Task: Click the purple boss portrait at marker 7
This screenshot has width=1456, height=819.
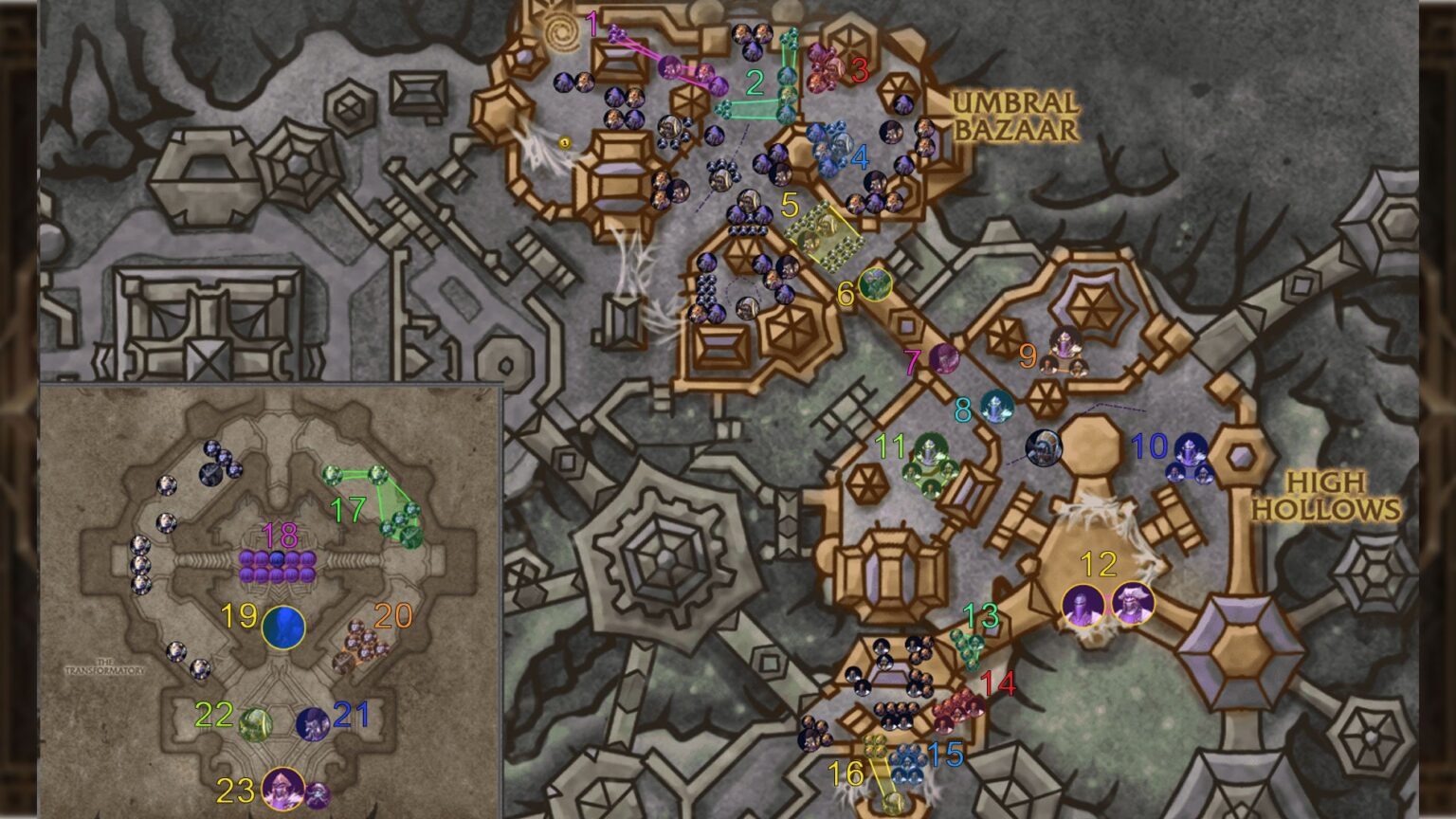Action: 945,358
